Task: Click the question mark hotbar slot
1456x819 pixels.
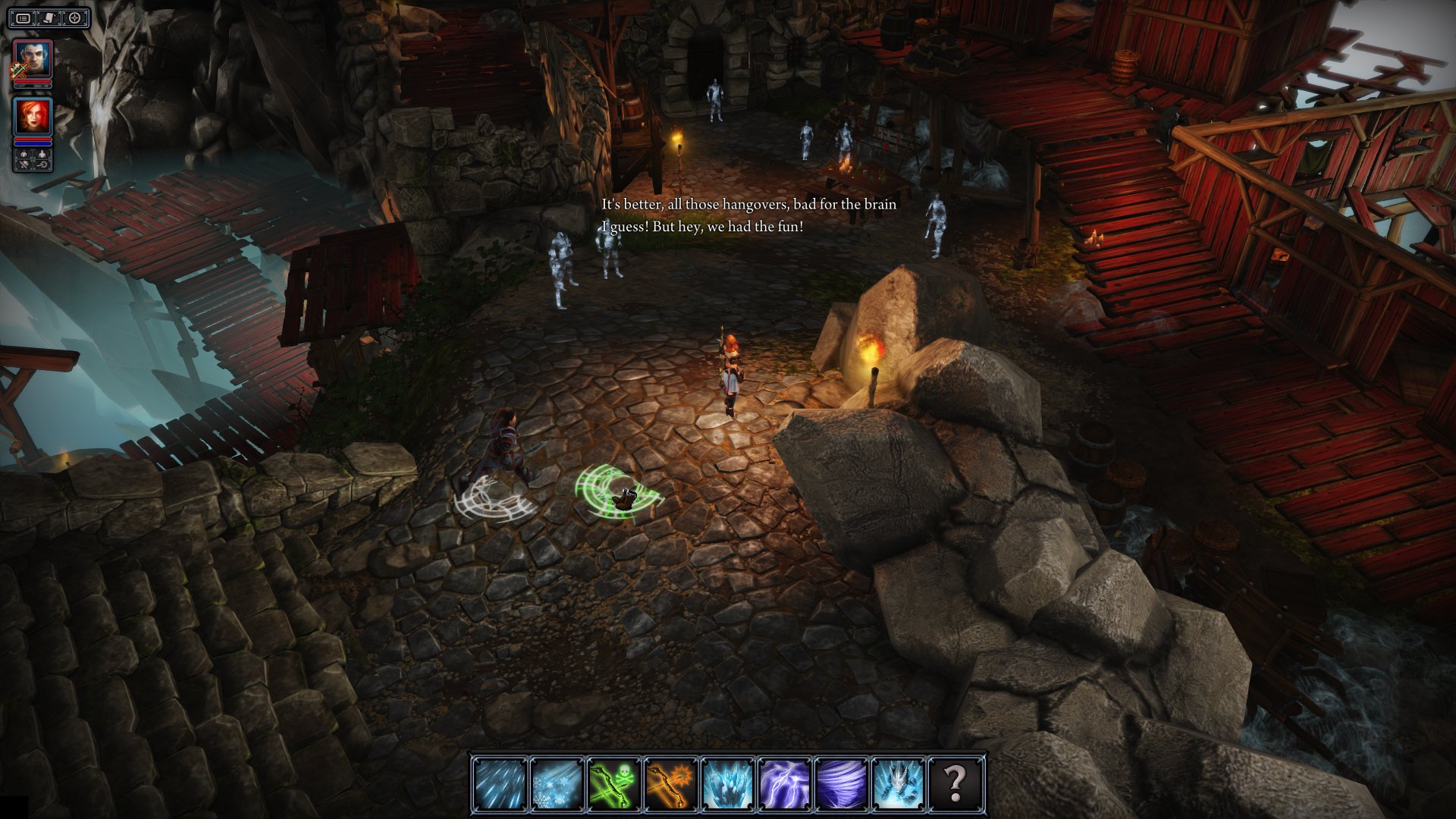Action: point(955,784)
